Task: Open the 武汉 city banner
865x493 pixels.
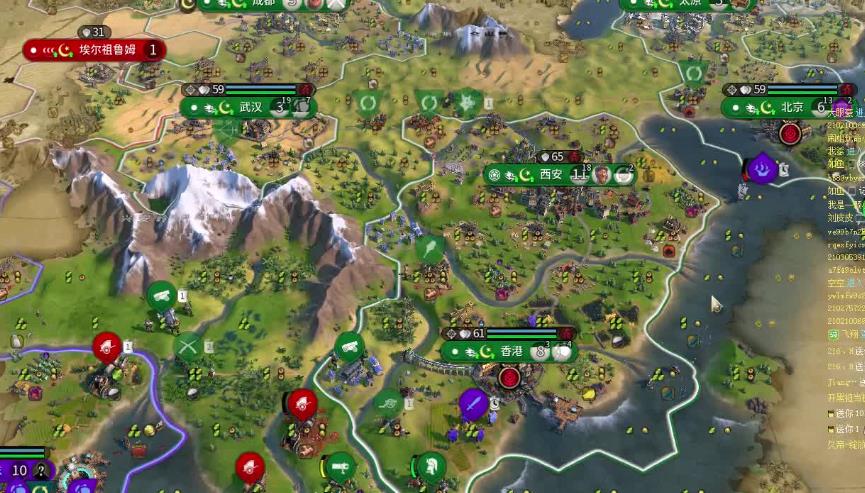Action: (x=250, y=107)
